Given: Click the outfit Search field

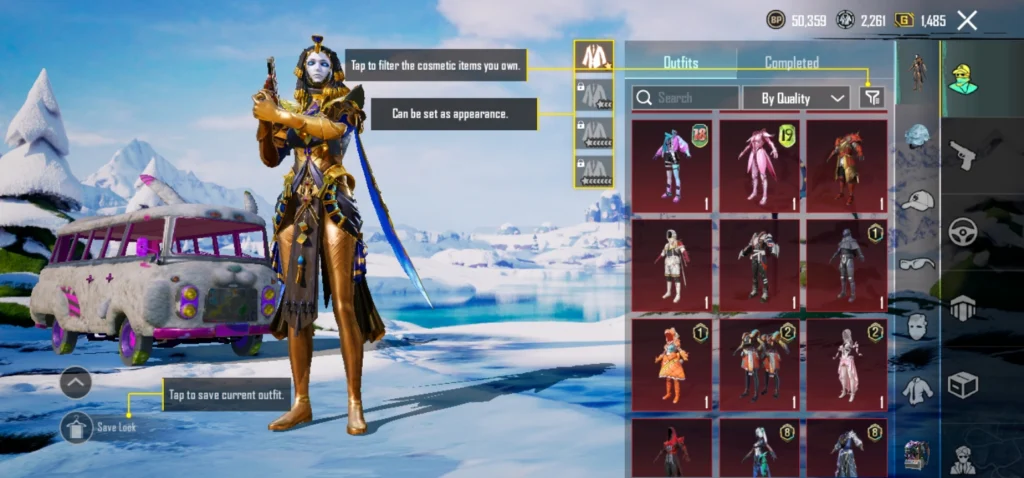Looking at the screenshot, I should [x=687, y=97].
